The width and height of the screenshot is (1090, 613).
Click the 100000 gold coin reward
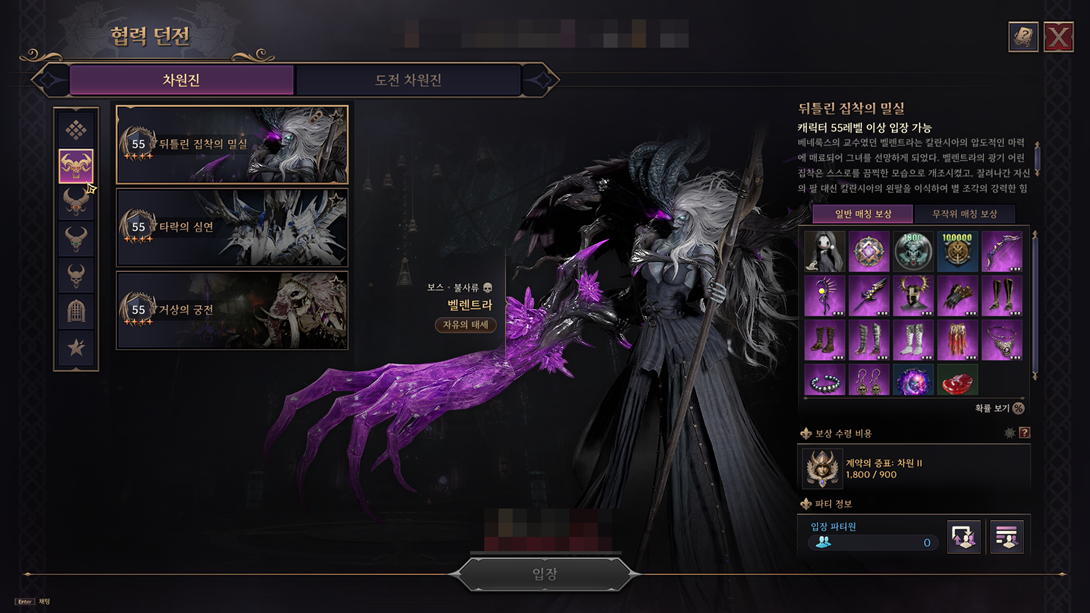957,251
